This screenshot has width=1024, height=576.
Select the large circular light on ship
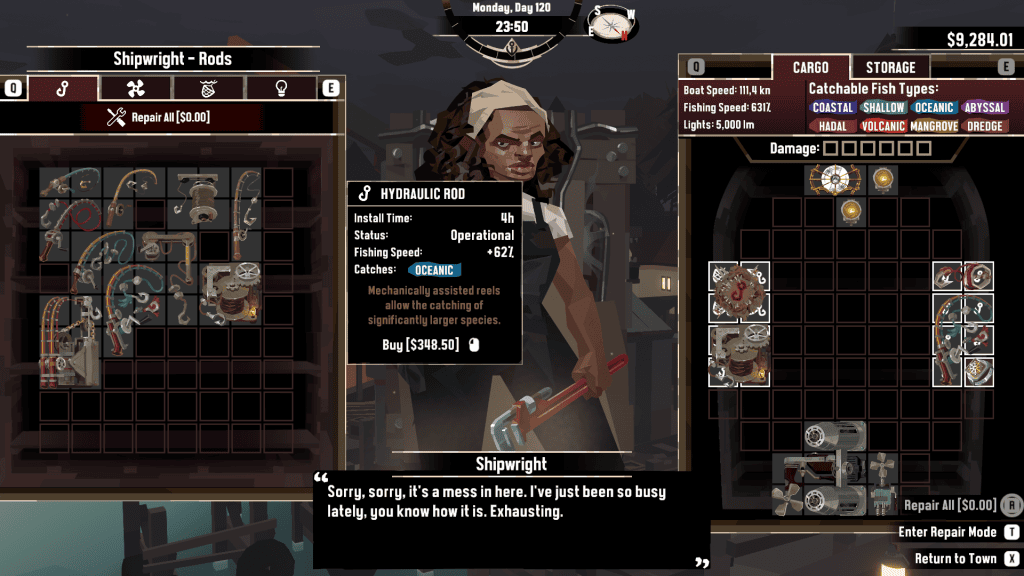829,180
